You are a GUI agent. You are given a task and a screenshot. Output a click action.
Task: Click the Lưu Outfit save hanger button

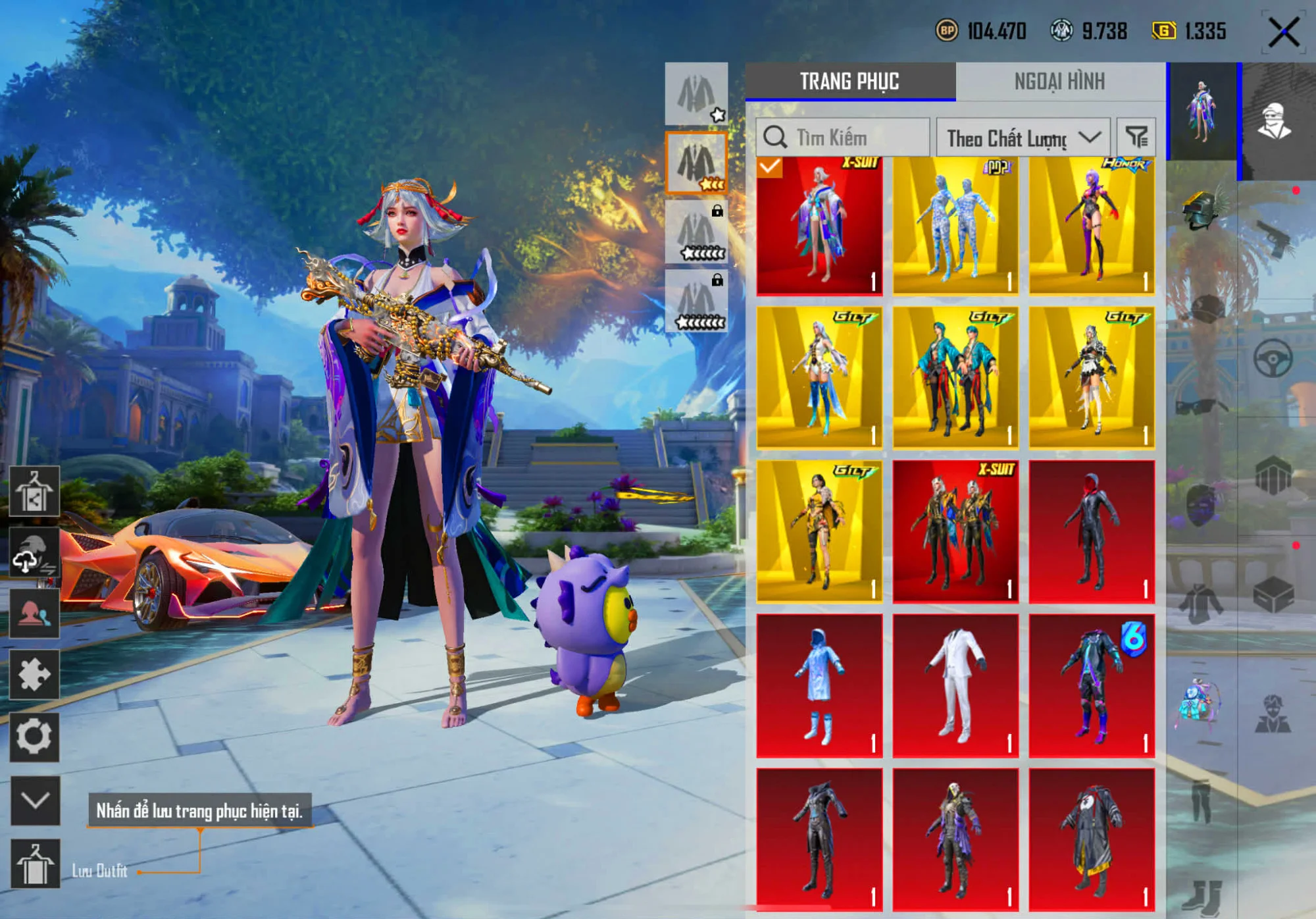35,864
